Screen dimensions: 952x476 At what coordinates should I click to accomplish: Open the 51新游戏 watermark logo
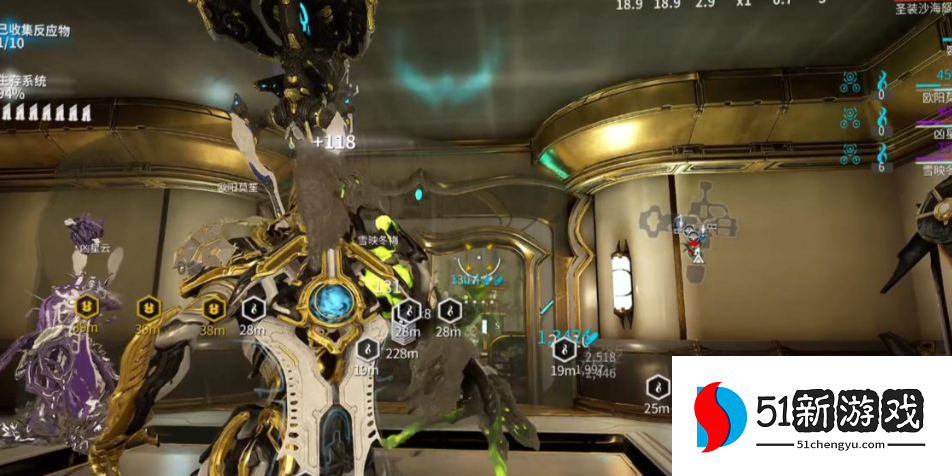(811, 415)
